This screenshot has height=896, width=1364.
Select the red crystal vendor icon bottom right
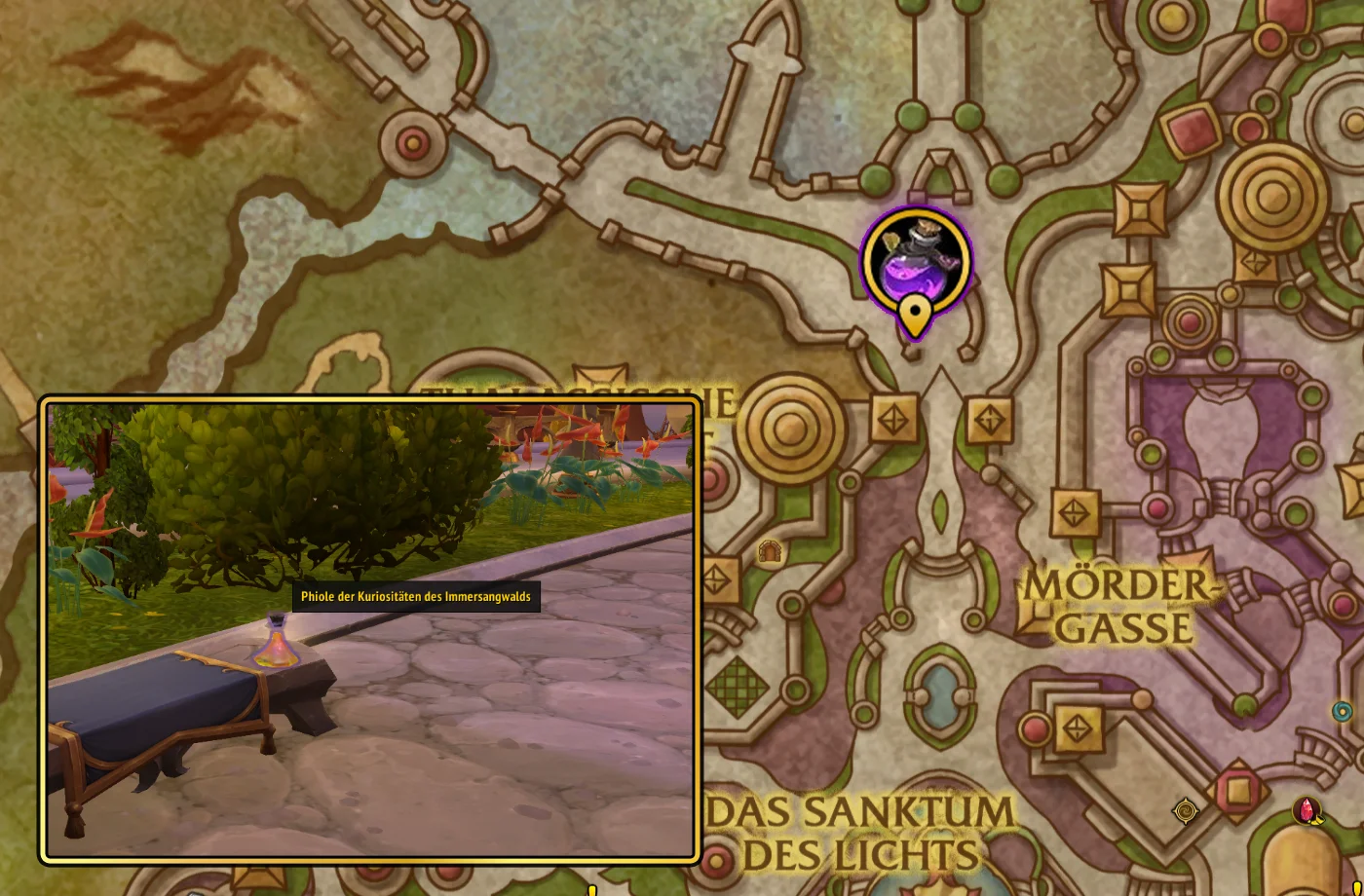1307,810
